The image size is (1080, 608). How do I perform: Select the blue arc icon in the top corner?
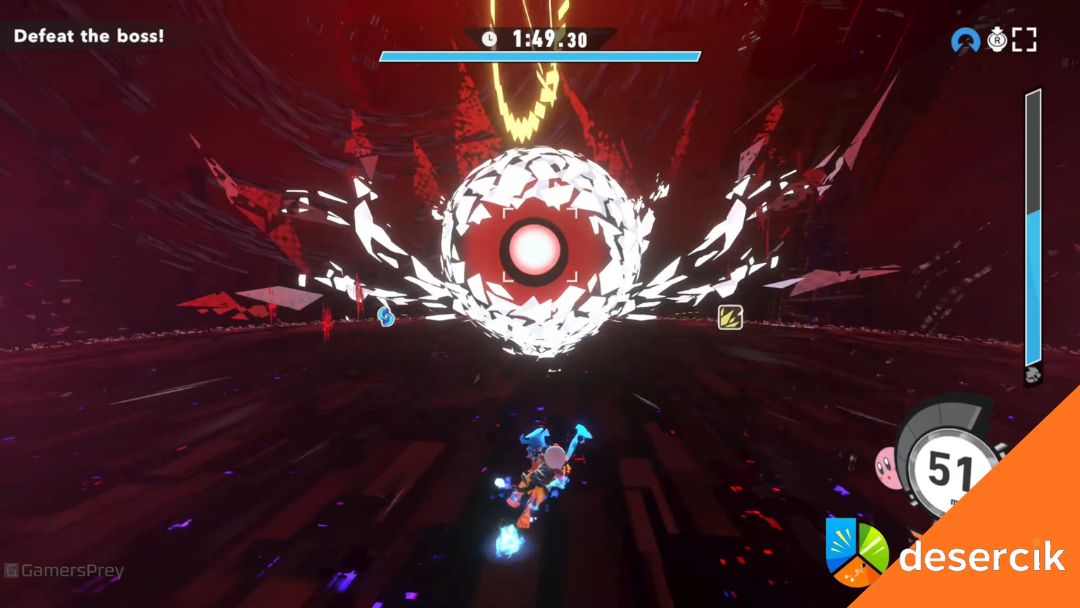pos(965,41)
